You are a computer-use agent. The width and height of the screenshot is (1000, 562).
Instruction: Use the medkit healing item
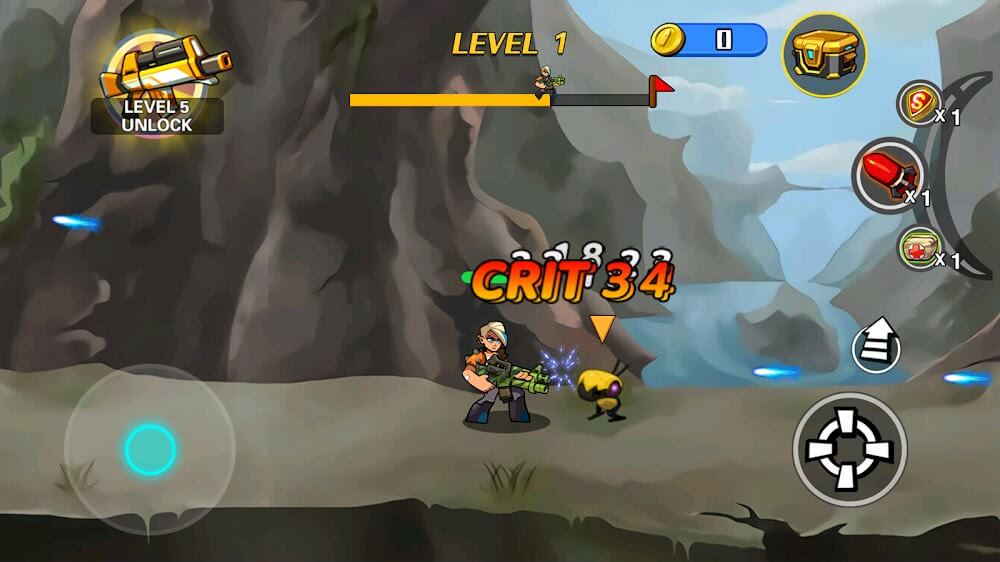918,249
